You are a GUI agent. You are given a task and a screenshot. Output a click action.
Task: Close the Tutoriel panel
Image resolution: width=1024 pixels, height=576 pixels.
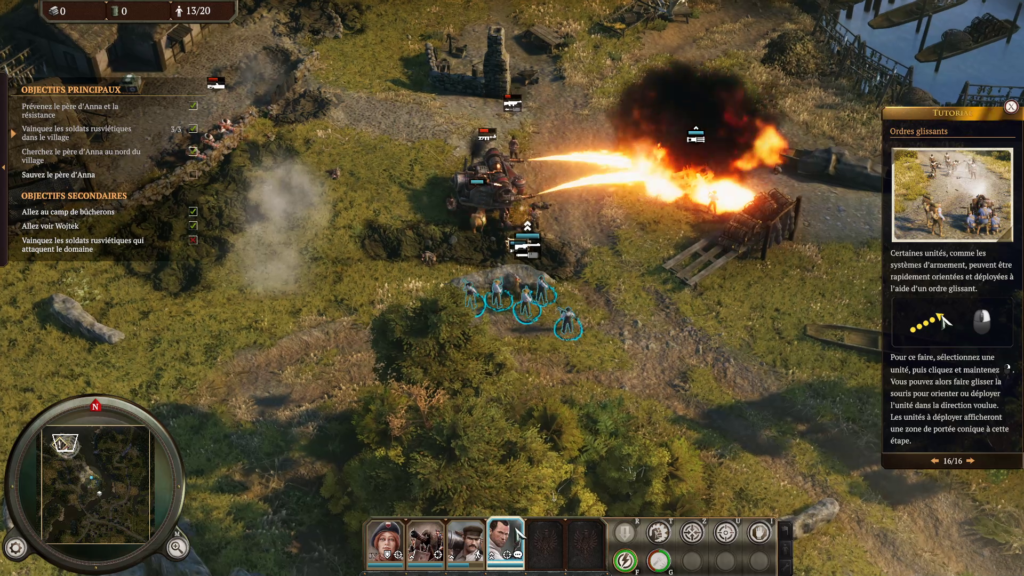[x=1011, y=107]
